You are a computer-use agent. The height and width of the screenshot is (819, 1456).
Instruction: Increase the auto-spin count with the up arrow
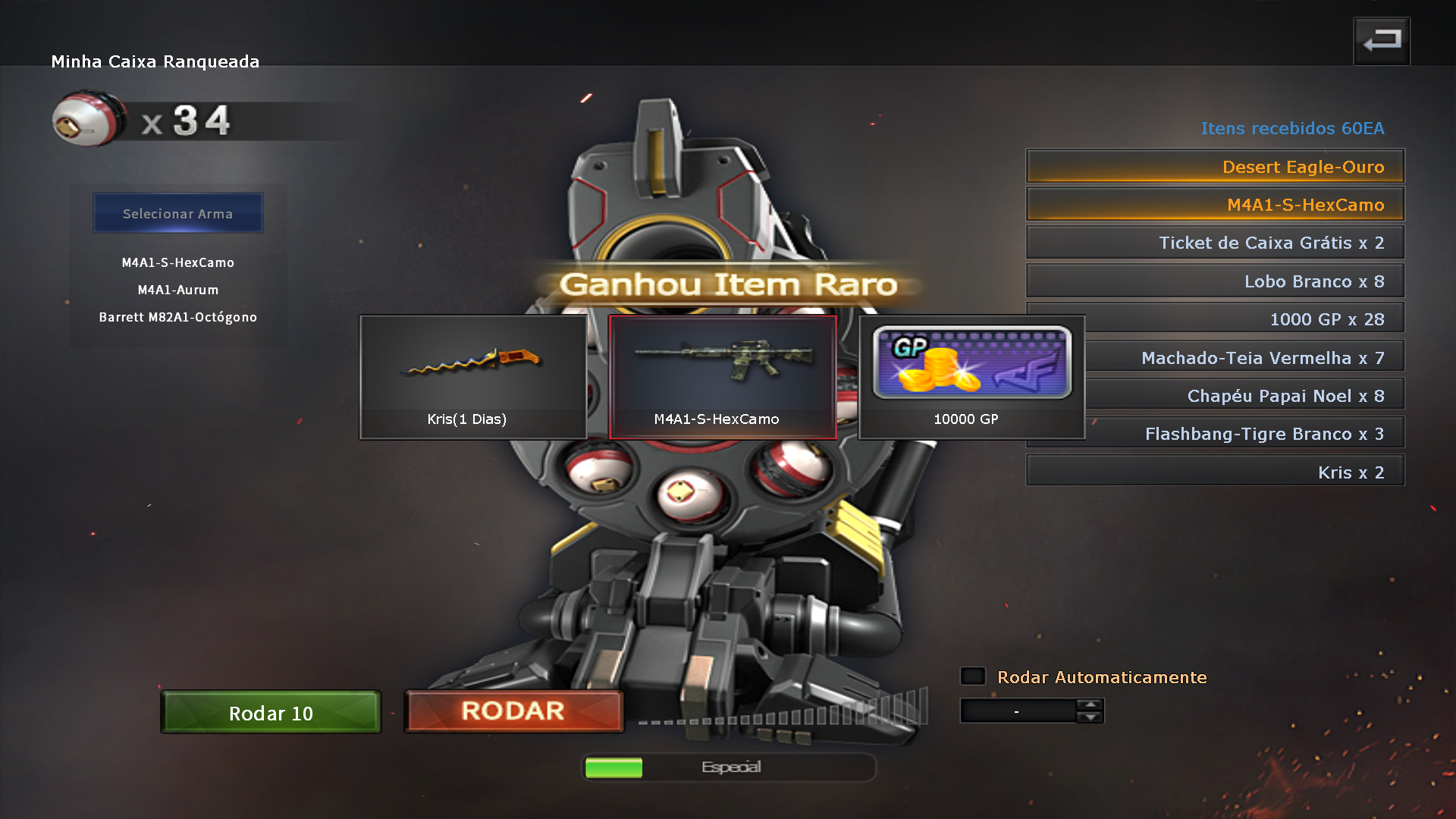point(1090,704)
